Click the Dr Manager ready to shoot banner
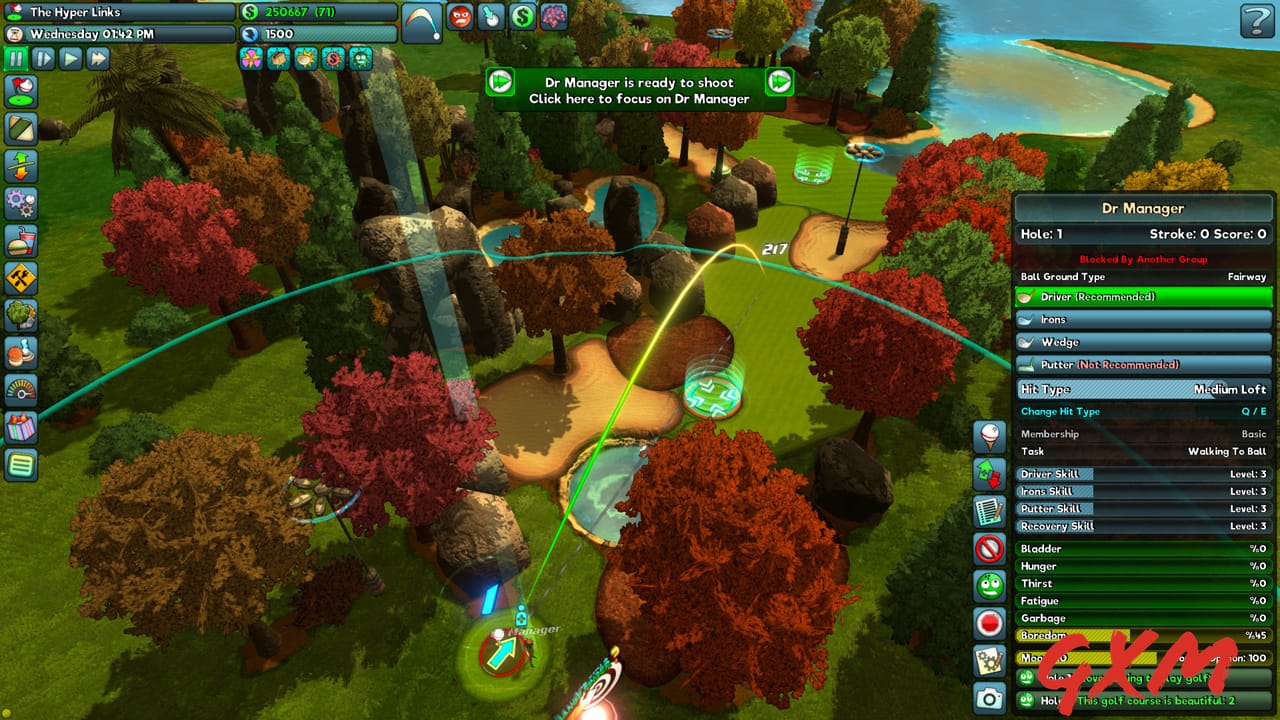The height and width of the screenshot is (720, 1280). pyautogui.click(x=640, y=90)
